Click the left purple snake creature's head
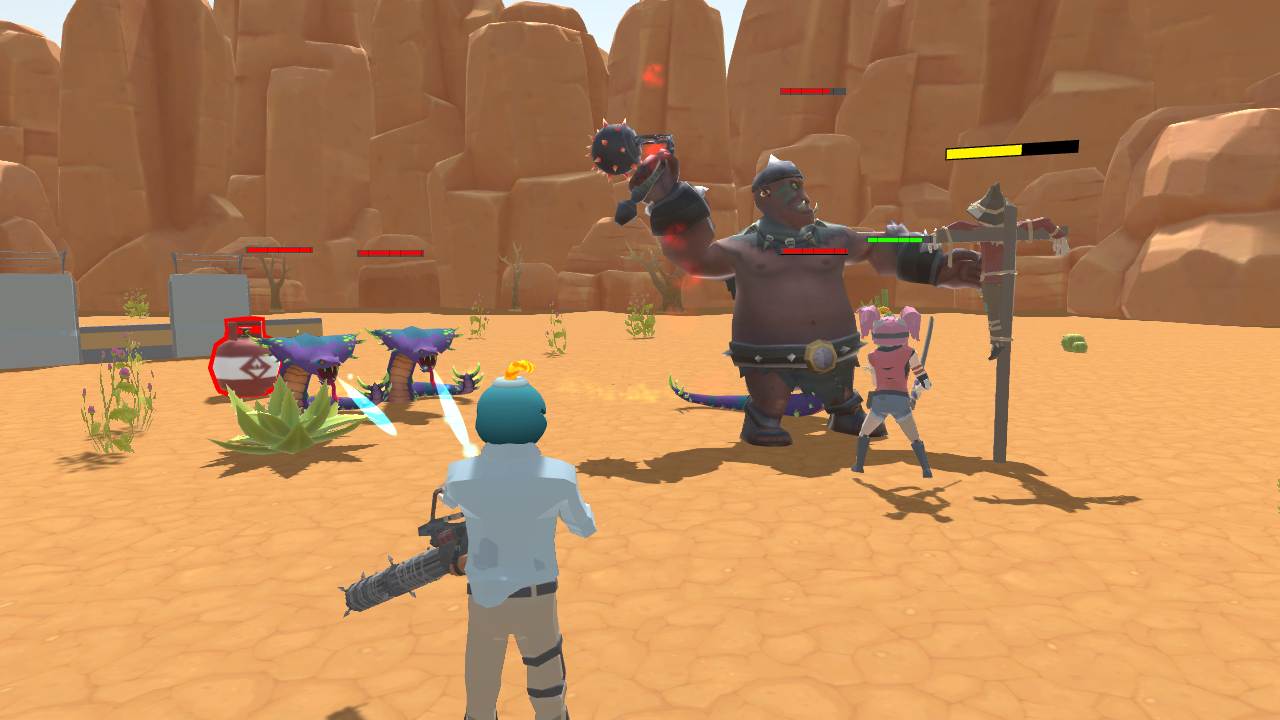The image size is (1280, 720). pos(317,355)
